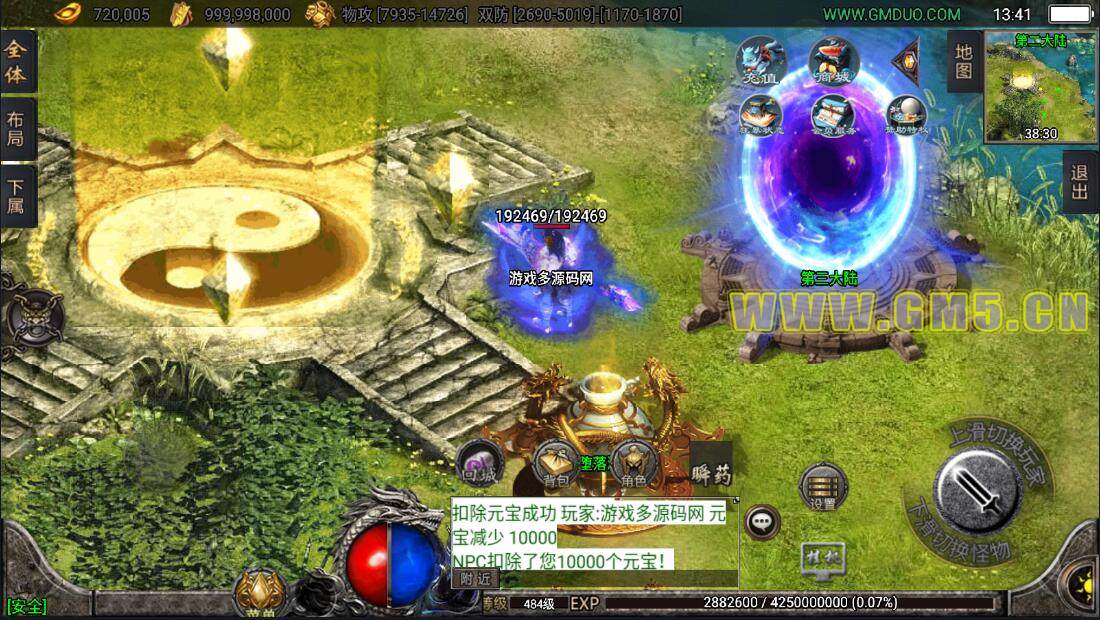Open the 设置 (Settings) menu
This screenshot has height=620, width=1100.
pyautogui.click(x=823, y=487)
